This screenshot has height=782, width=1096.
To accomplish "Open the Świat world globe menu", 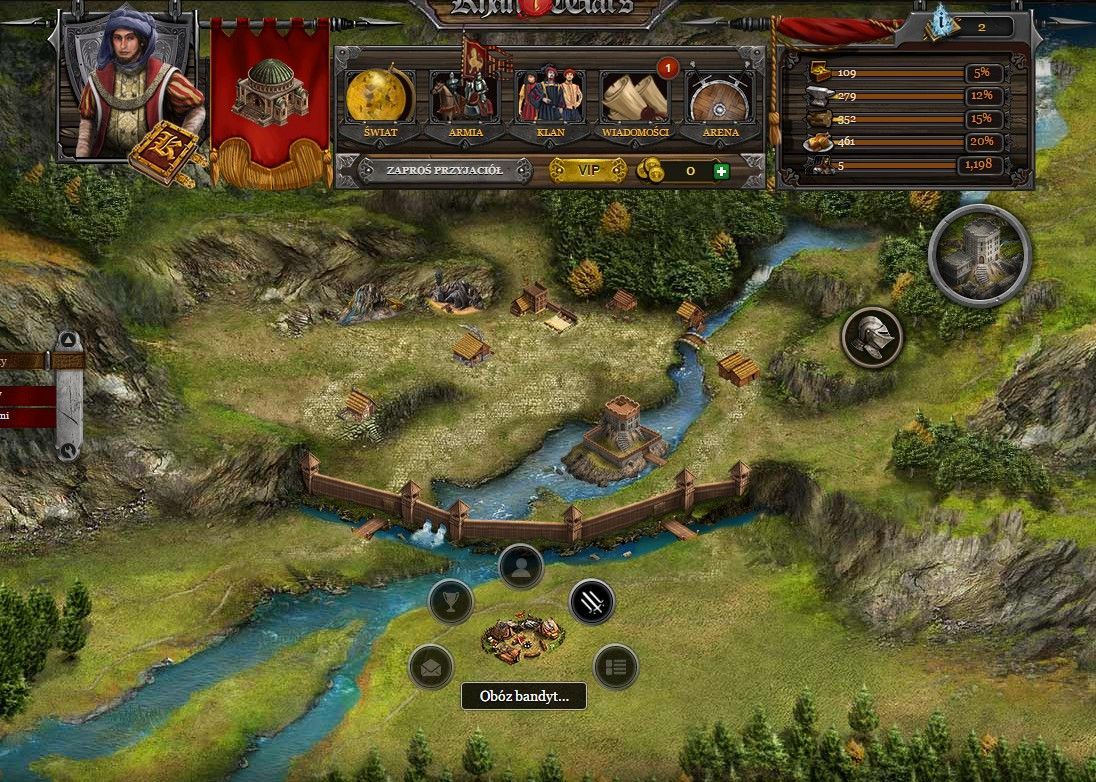I will (380, 98).
